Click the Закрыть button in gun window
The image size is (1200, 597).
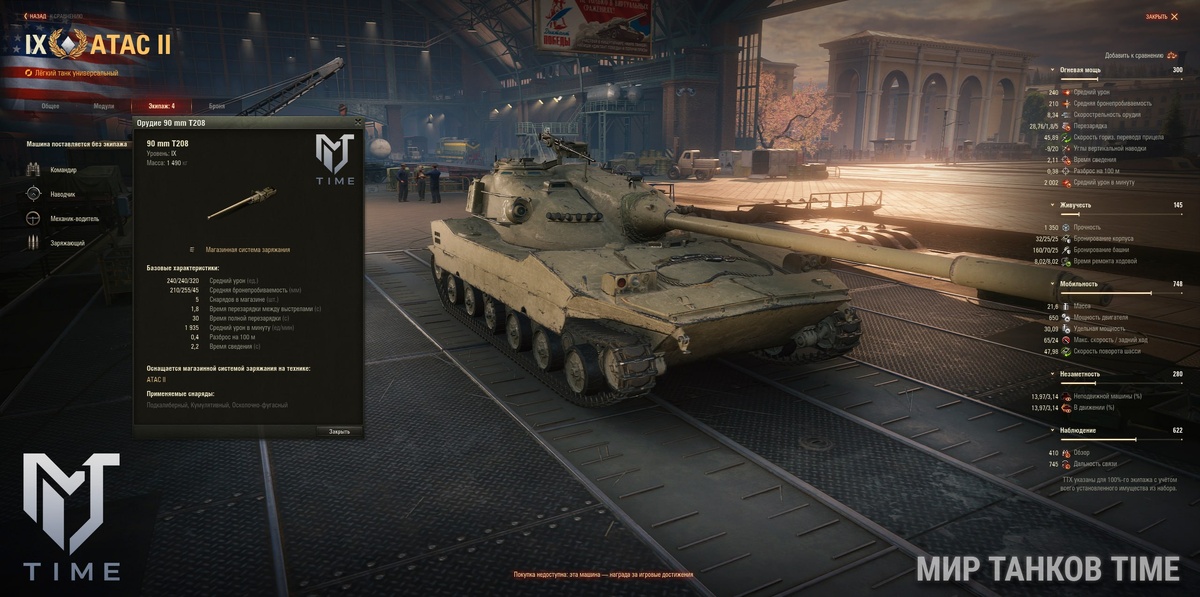point(339,431)
